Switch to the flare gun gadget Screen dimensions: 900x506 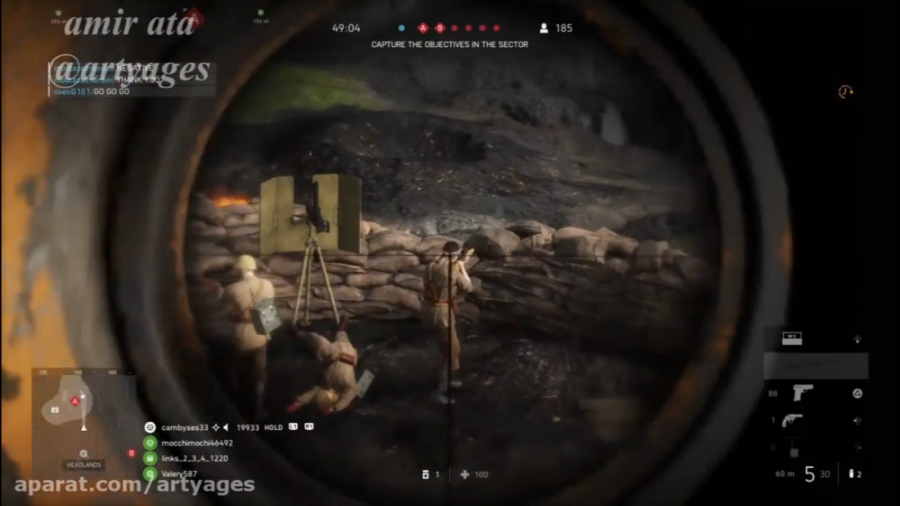tap(792, 420)
